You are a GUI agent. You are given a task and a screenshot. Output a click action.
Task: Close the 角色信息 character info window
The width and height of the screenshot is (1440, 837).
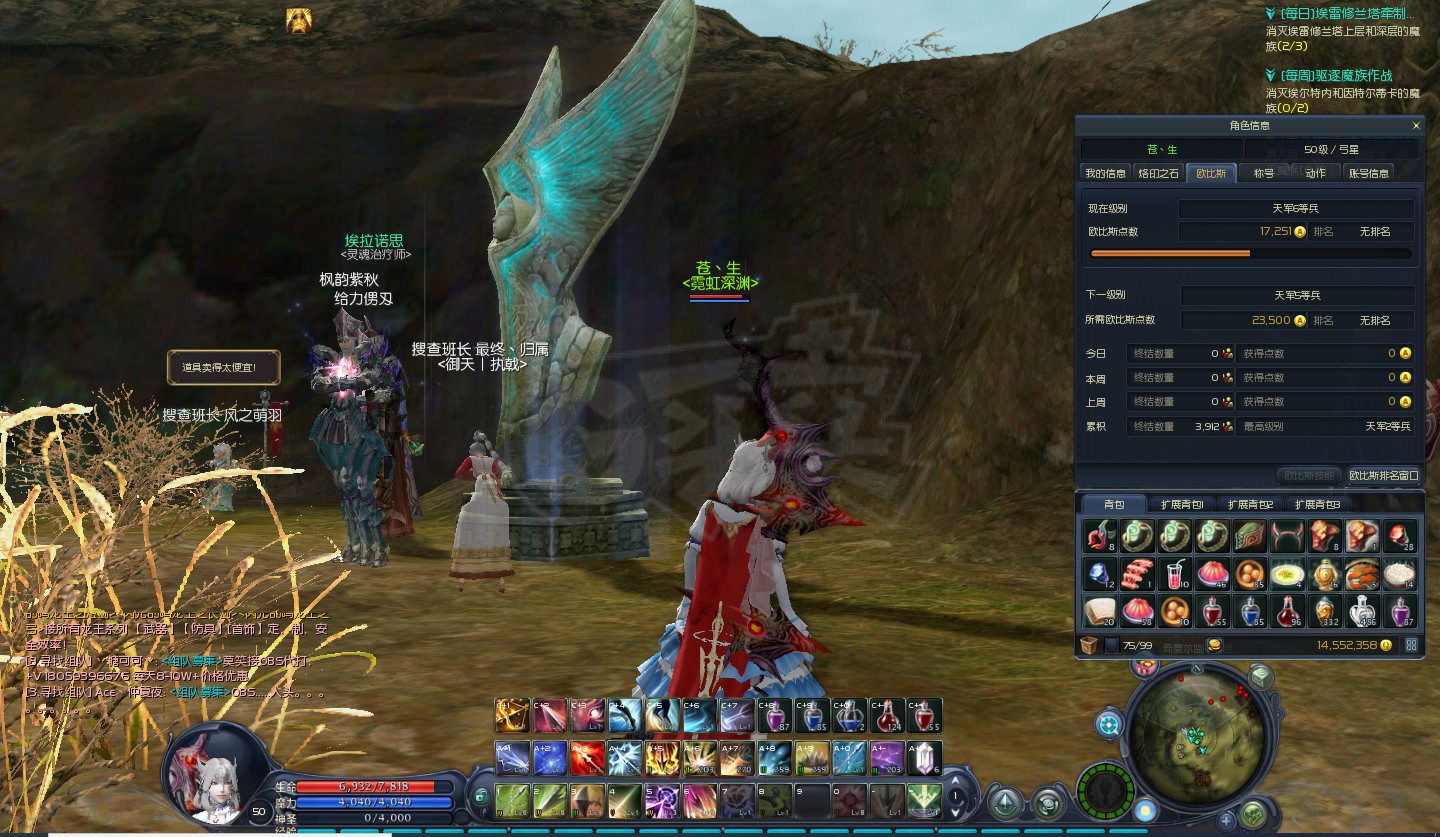click(1415, 126)
